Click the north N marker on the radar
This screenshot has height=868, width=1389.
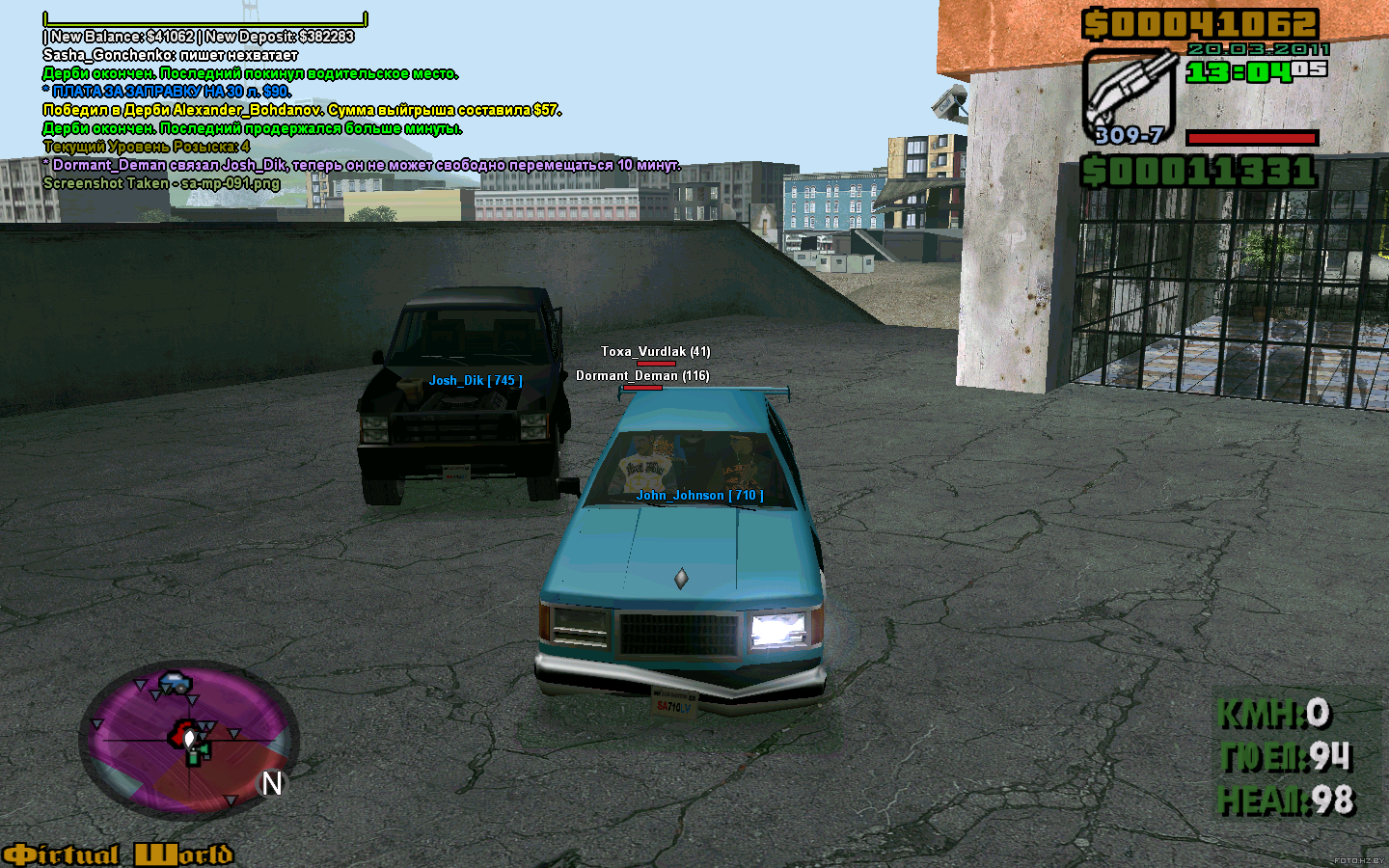pyautogui.click(x=272, y=784)
